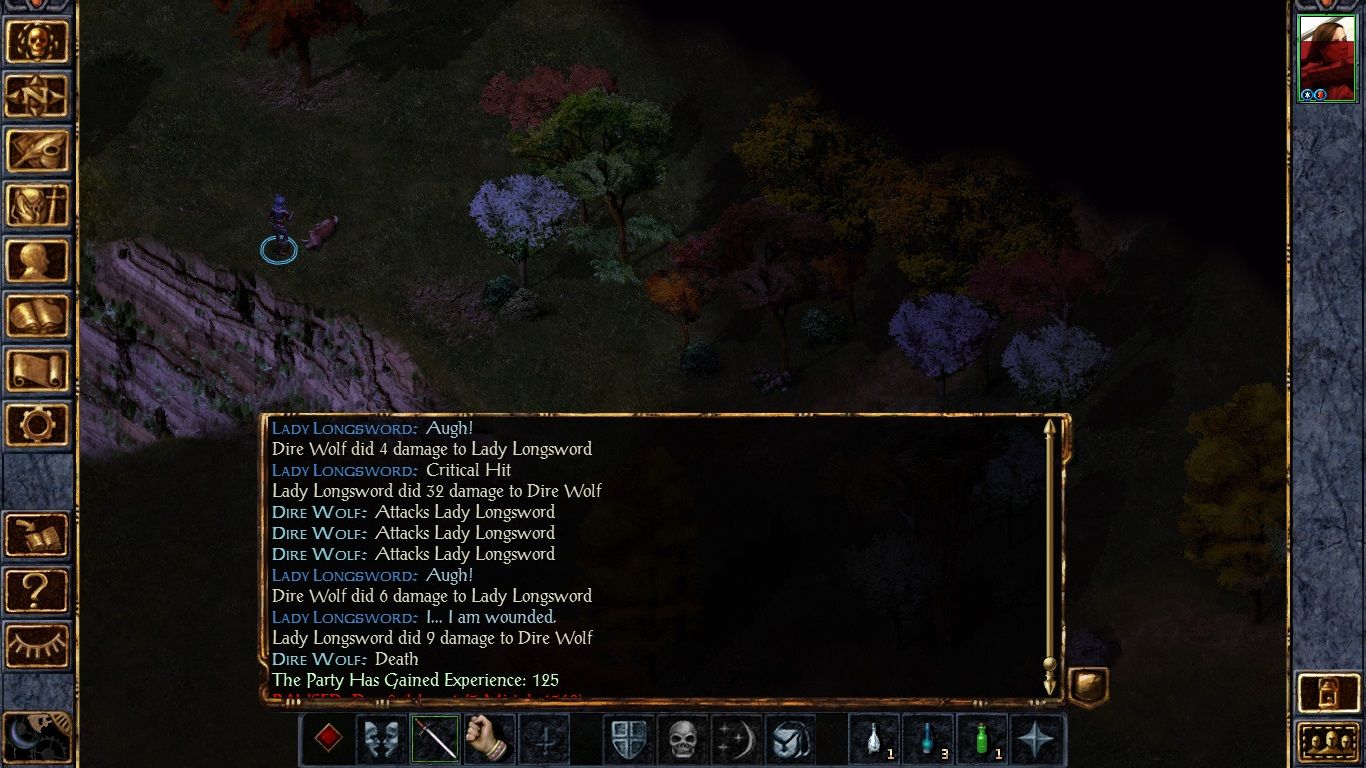This screenshot has width=1366, height=768.
Task: Select the longsword quick weapon slot
Action: click(x=436, y=739)
